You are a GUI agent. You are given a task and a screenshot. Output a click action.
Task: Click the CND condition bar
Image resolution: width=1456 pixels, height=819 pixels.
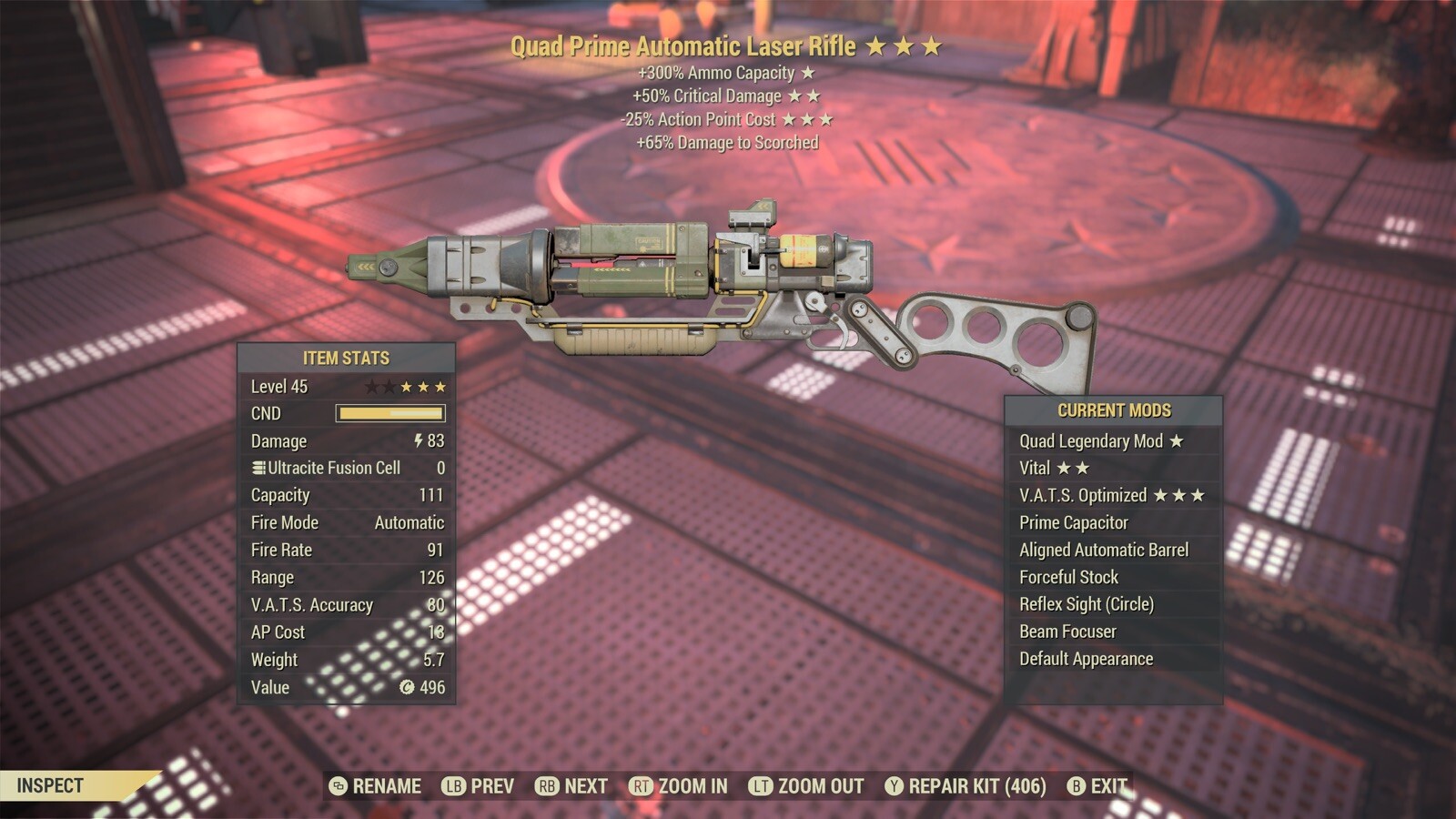coord(391,414)
